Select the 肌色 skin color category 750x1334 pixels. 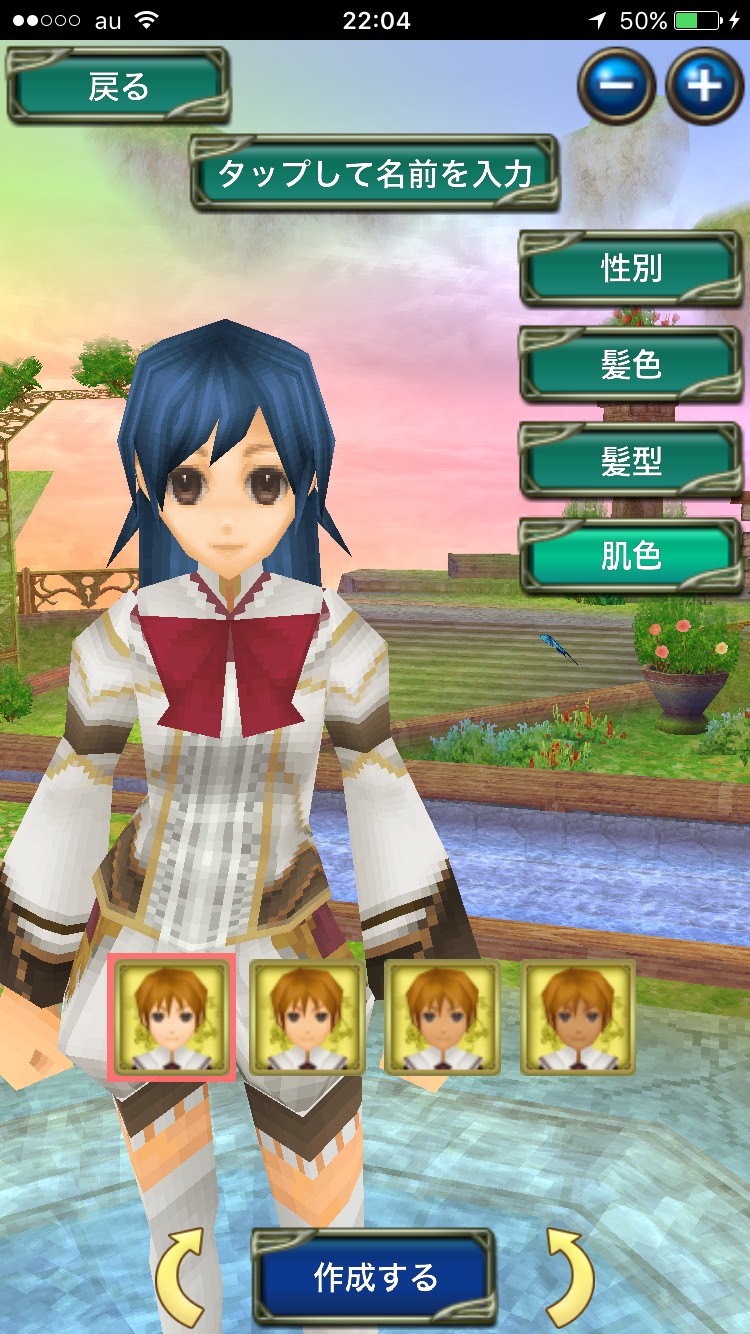pos(631,556)
